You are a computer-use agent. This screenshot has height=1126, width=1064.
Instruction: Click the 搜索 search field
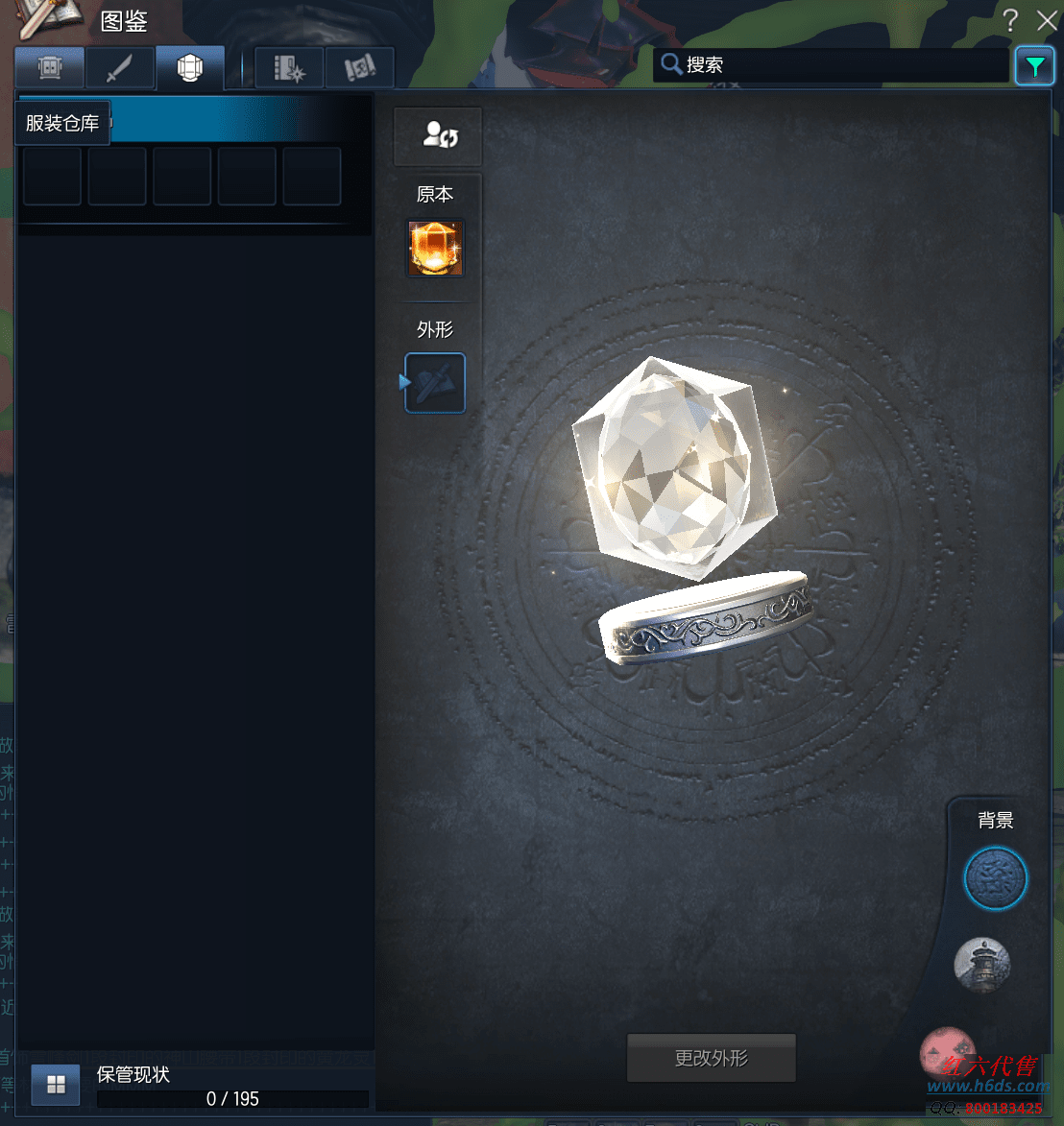pyautogui.click(x=831, y=65)
